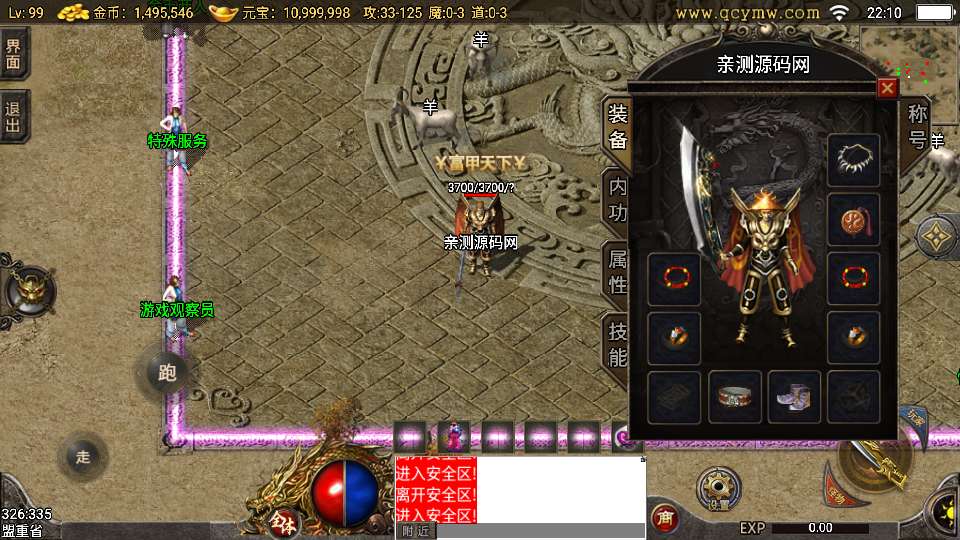
Task: Click the 退出 exit button
Action: coord(13,117)
